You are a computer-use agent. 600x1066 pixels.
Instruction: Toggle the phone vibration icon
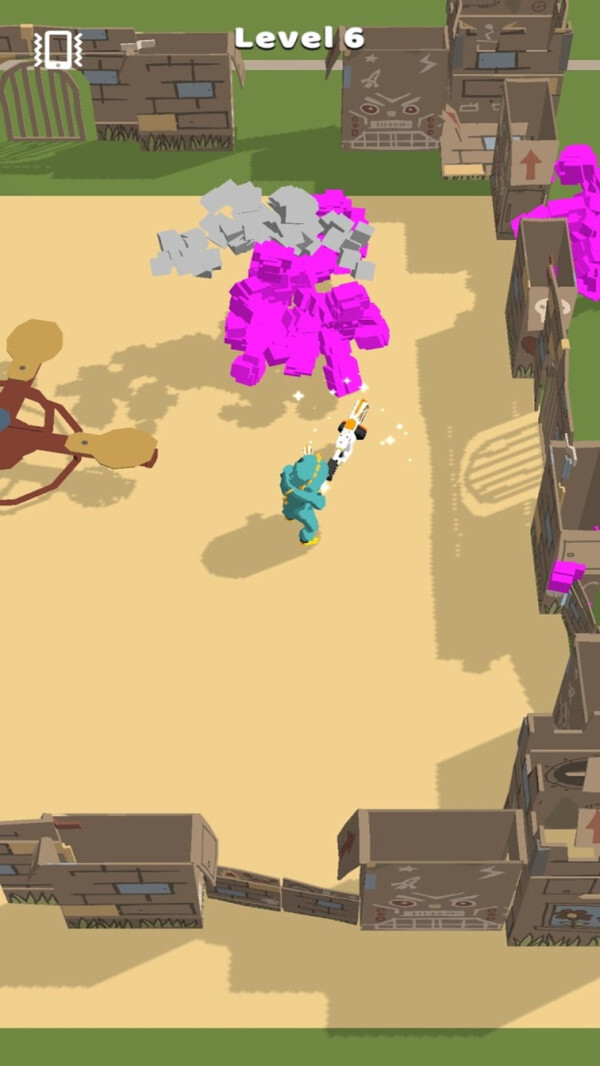57,49
